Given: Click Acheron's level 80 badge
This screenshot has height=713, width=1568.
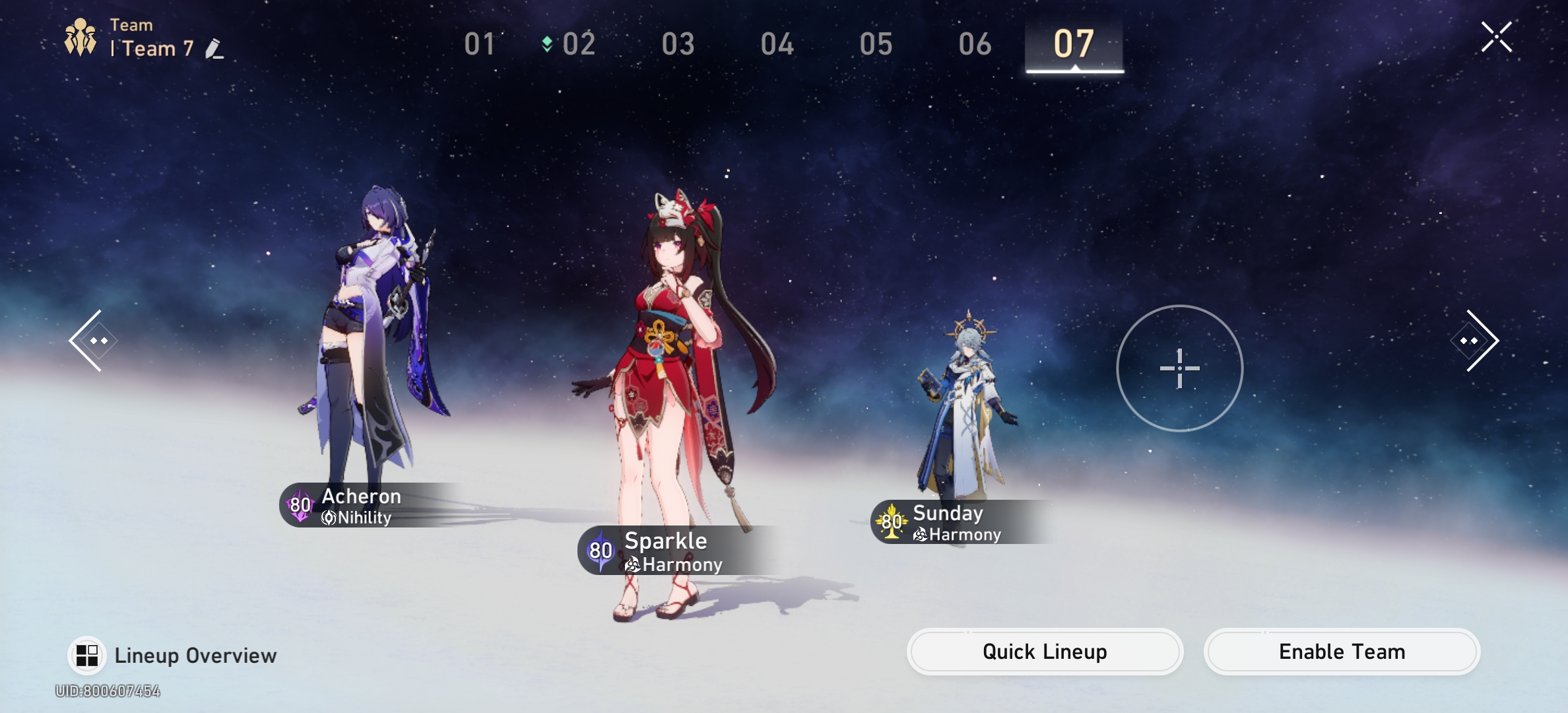Looking at the screenshot, I should click(x=298, y=507).
